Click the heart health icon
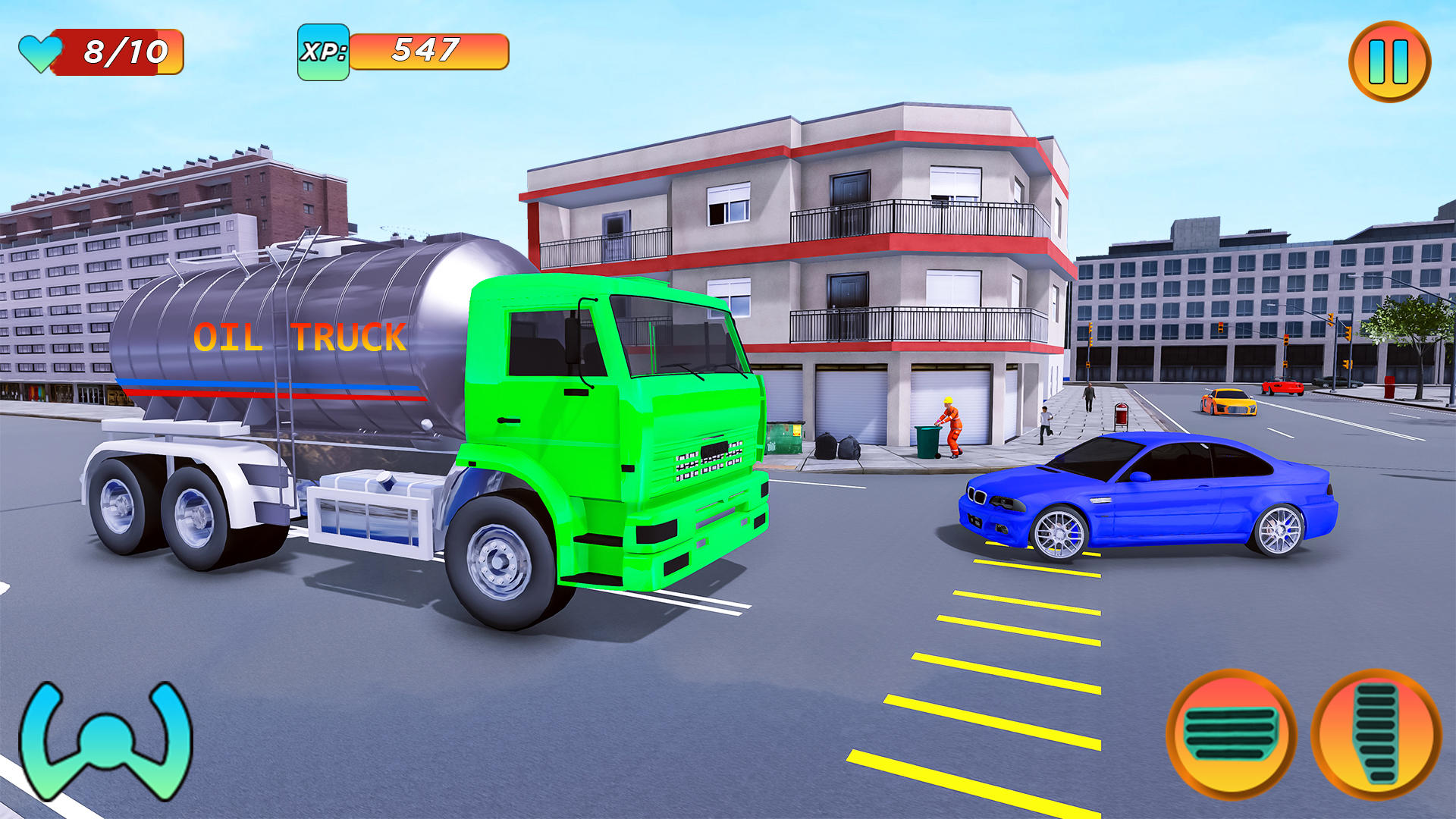The width and height of the screenshot is (1456, 819). coord(39,52)
